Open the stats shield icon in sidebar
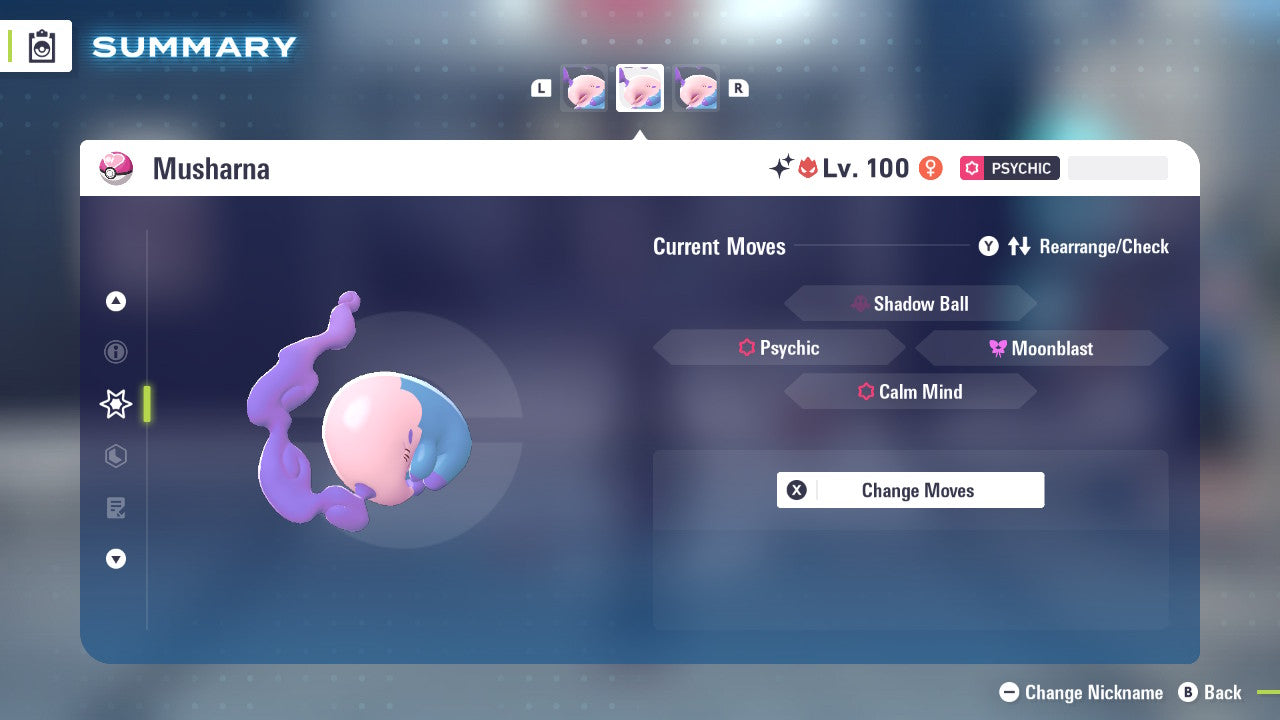1280x720 pixels. (115, 456)
